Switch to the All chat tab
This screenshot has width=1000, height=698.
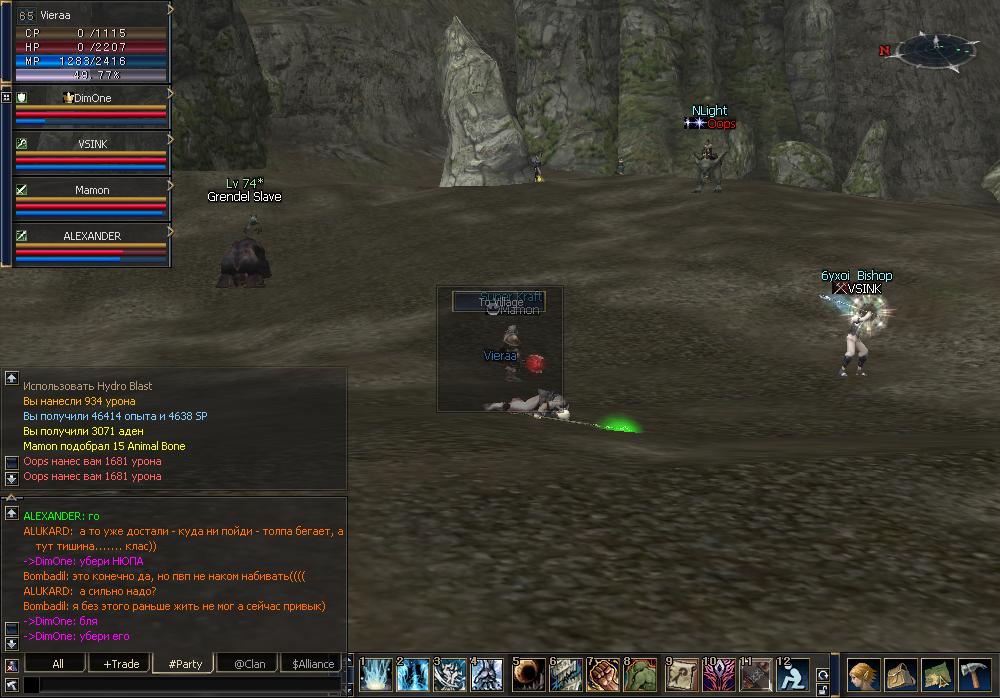click(x=58, y=663)
